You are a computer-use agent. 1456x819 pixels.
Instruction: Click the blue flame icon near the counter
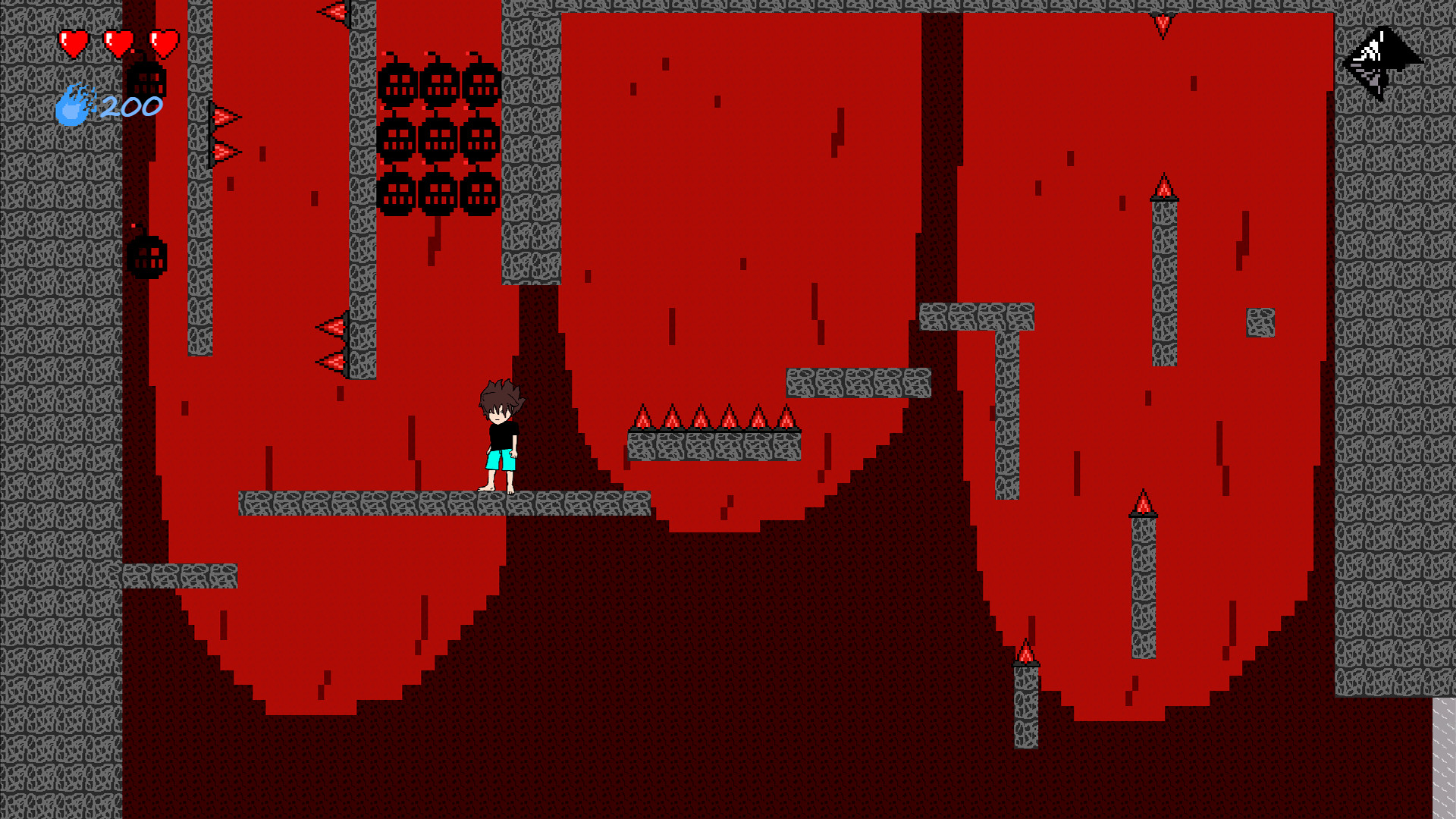[72, 106]
